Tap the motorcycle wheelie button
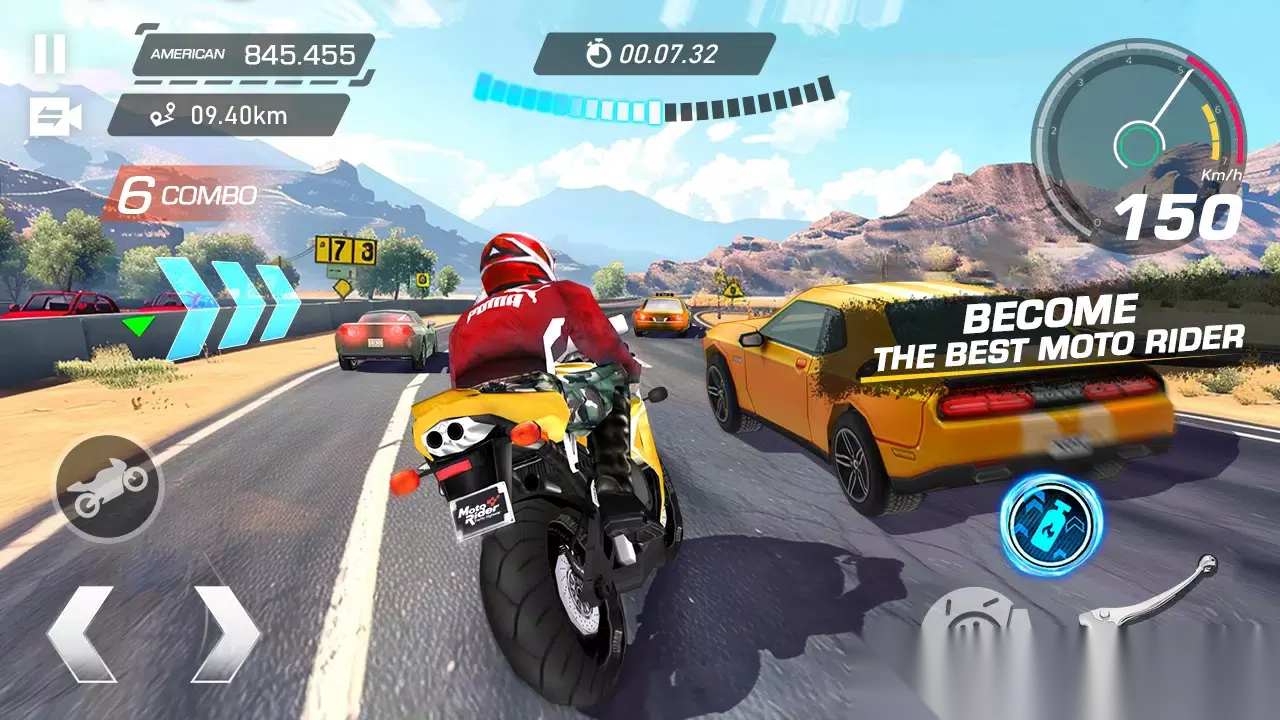This screenshot has height=720, width=1280. tap(108, 488)
